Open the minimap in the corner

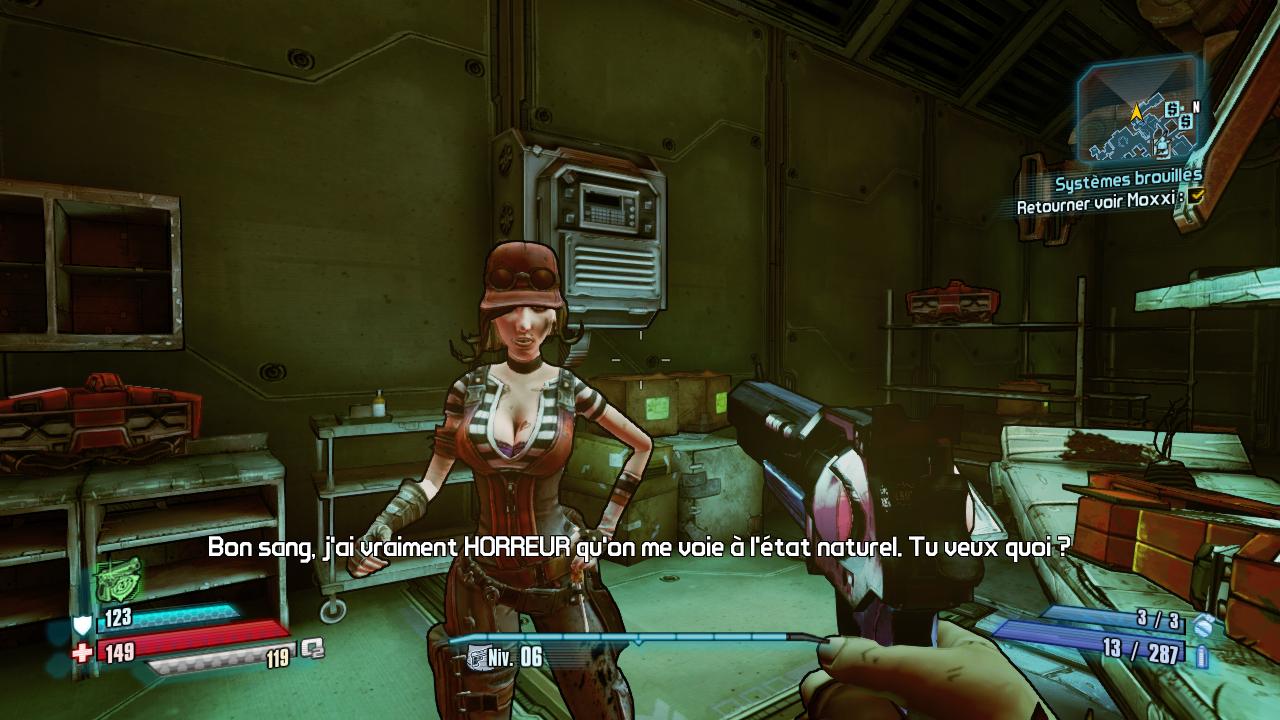(x=1139, y=111)
